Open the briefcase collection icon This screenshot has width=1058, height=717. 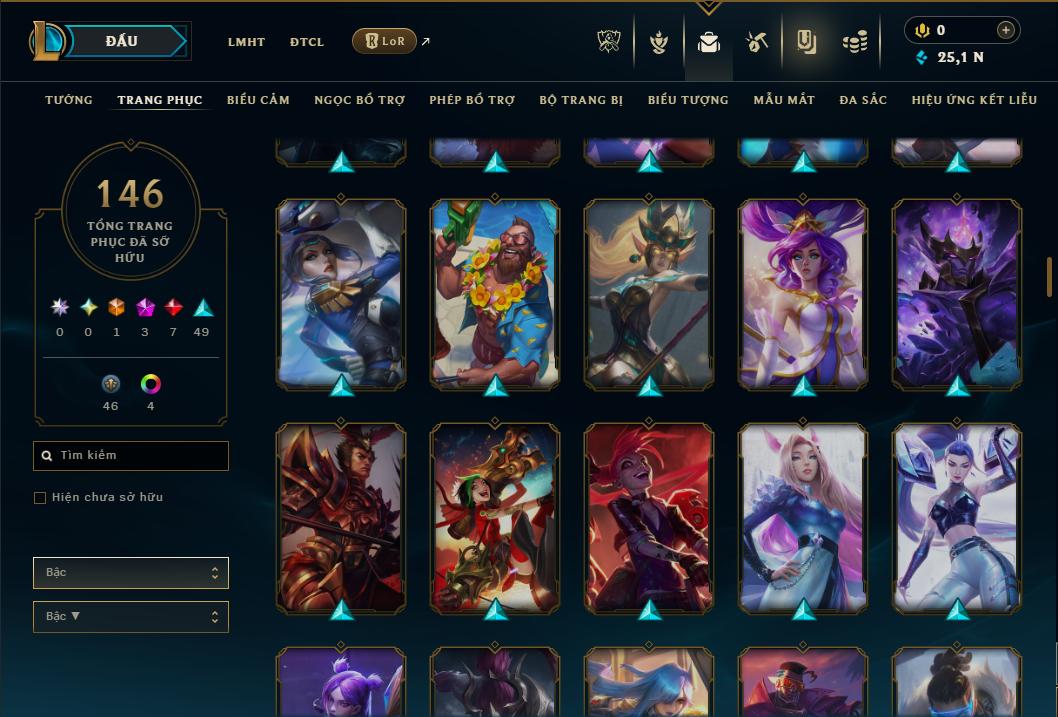click(709, 42)
